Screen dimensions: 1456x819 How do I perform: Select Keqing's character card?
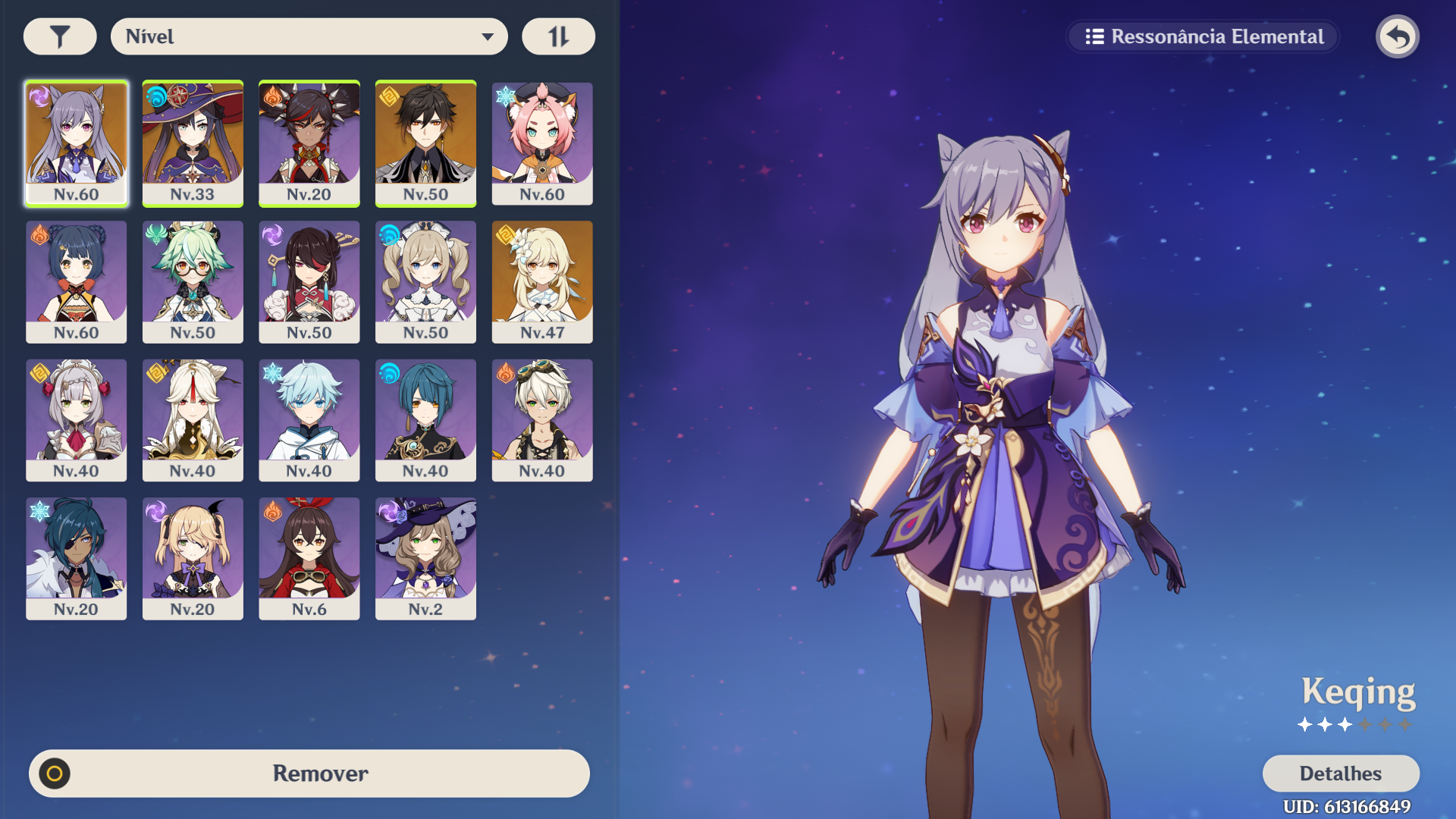click(77, 143)
